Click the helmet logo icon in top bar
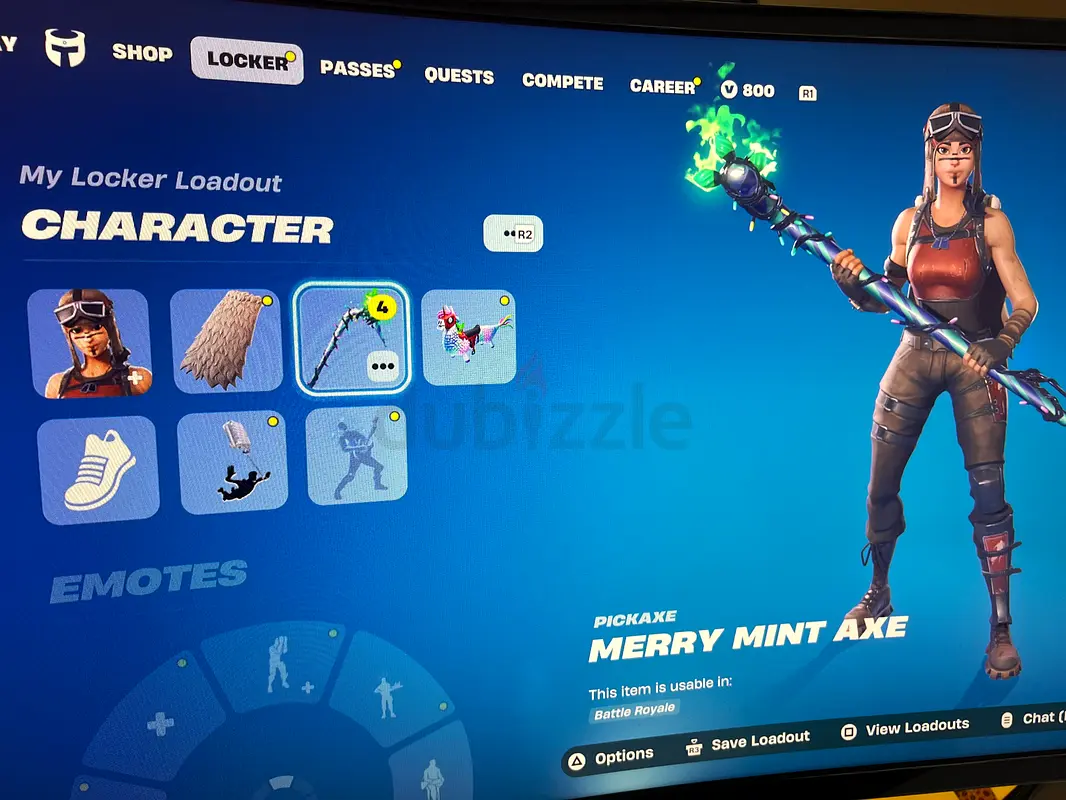 65,47
